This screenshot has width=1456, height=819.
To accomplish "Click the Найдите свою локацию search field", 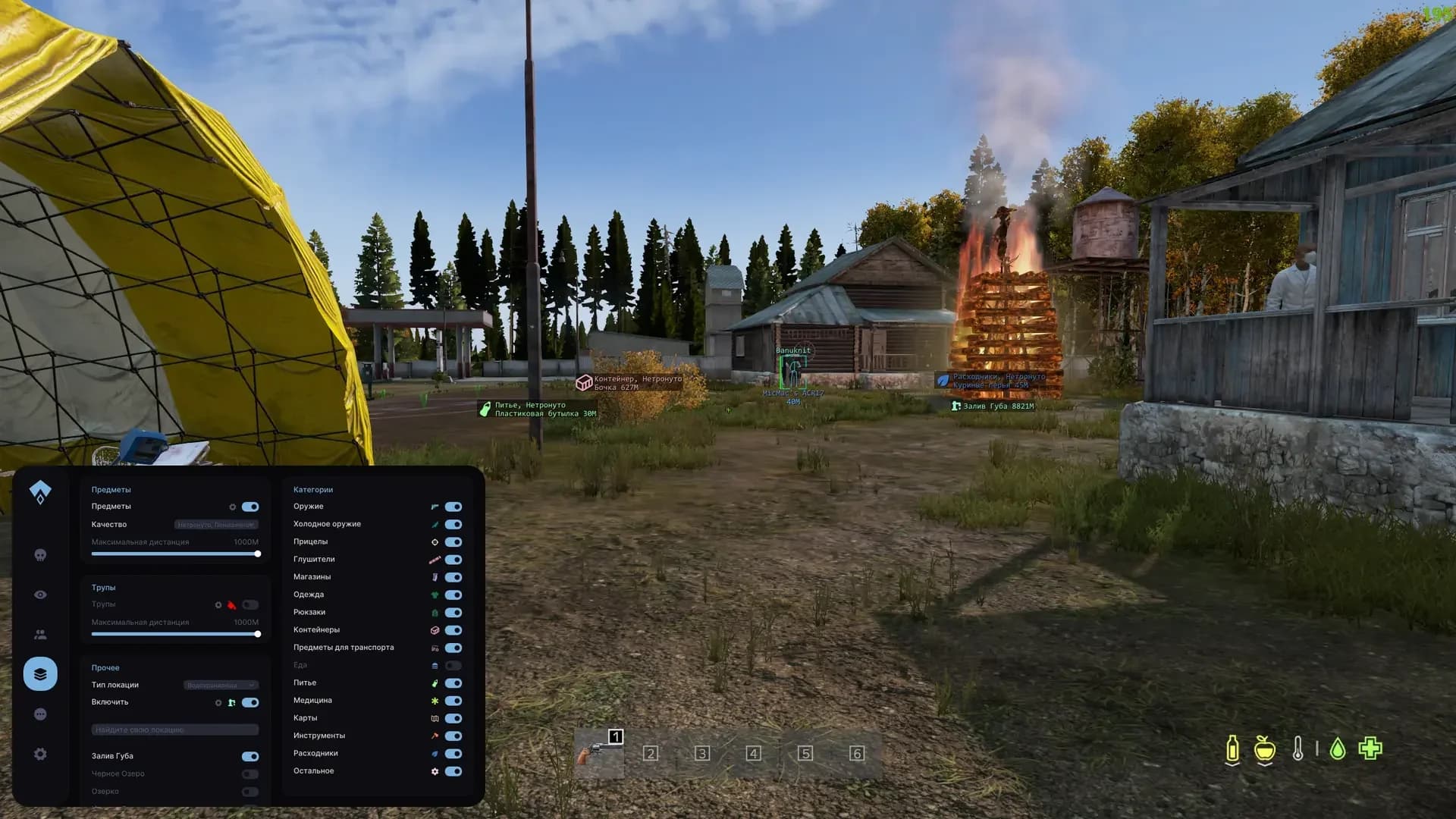I will click(x=174, y=729).
